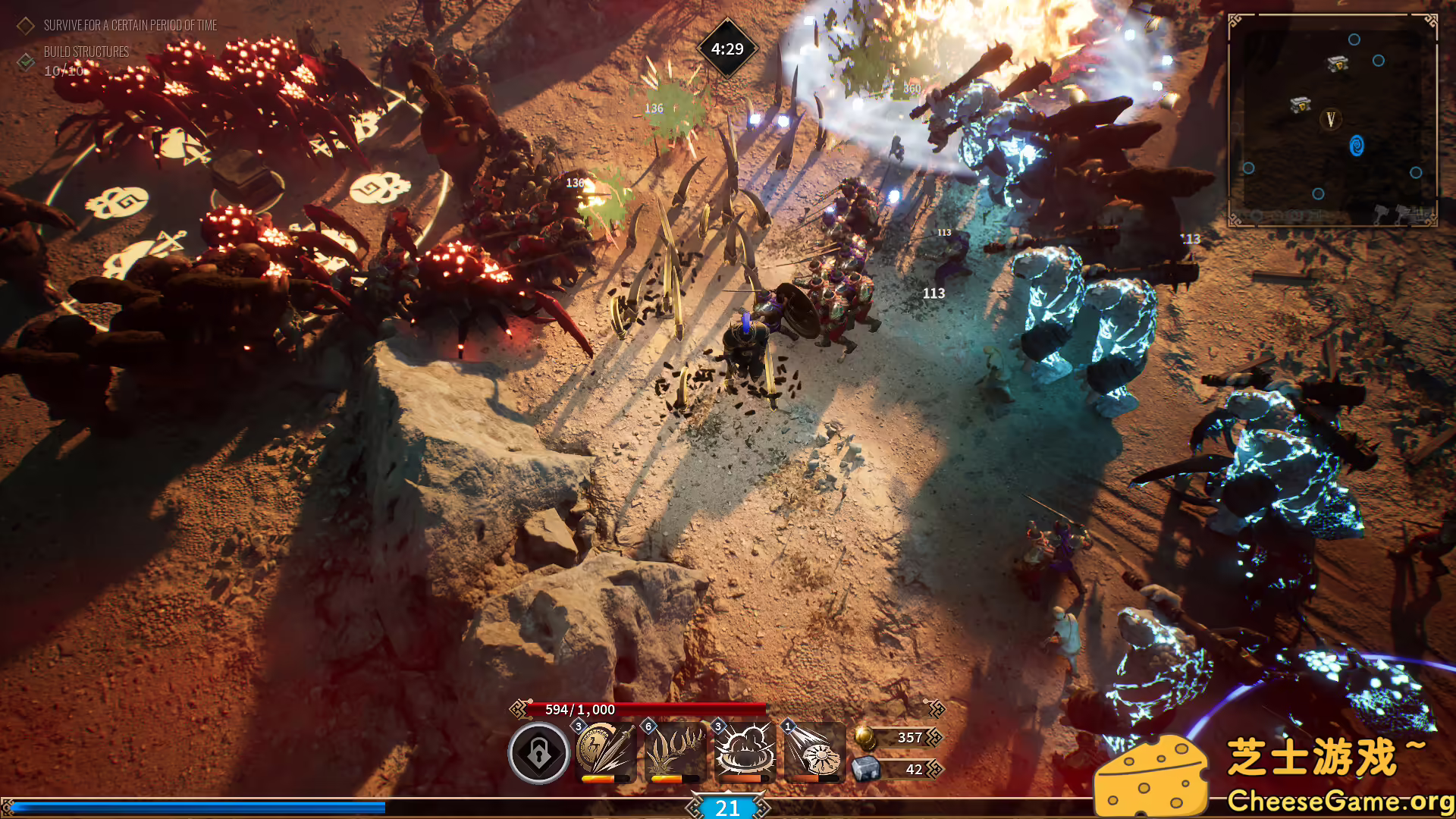Activate the horse medallion and sword ability
The height and width of the screenshot is (819, 1456).
[x=605, y=751]
